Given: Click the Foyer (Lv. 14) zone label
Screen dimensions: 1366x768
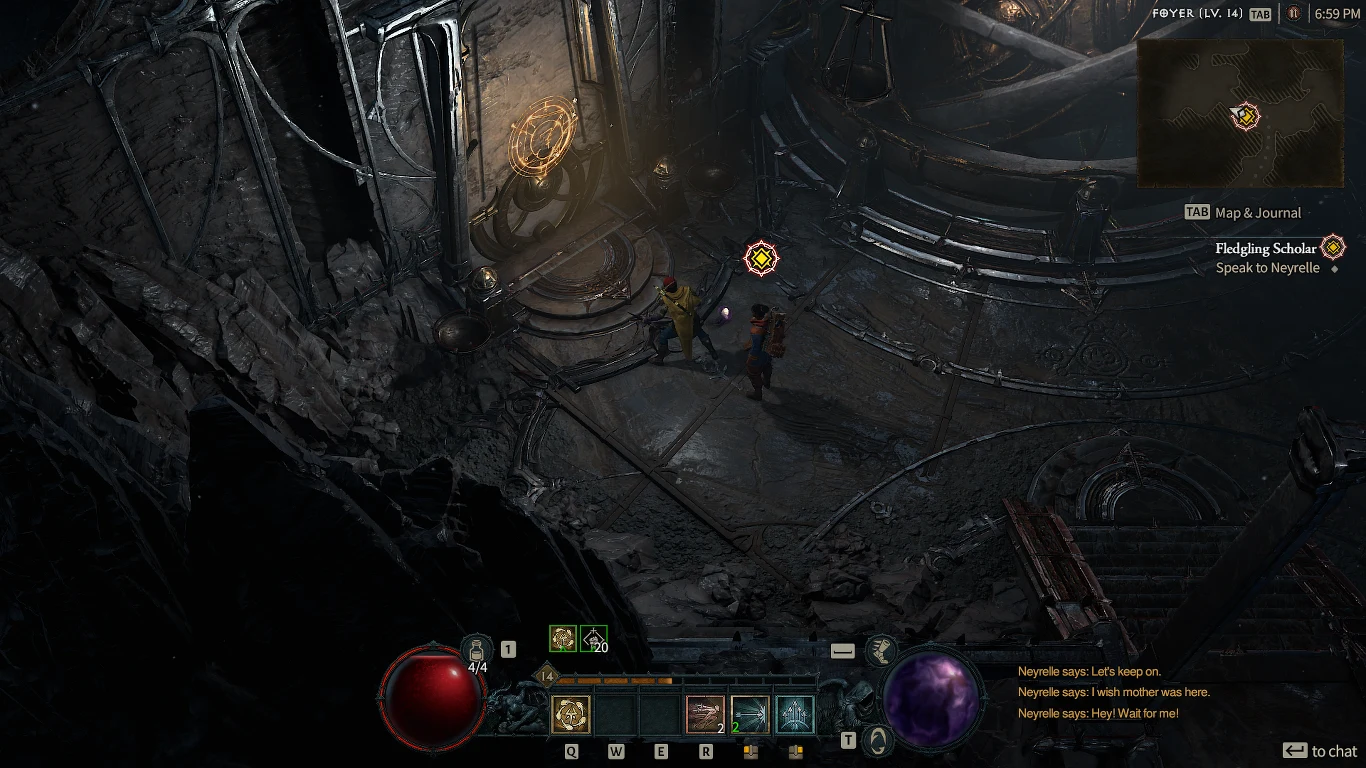Looking at the screenshot, I should [x=1196, y=14].
